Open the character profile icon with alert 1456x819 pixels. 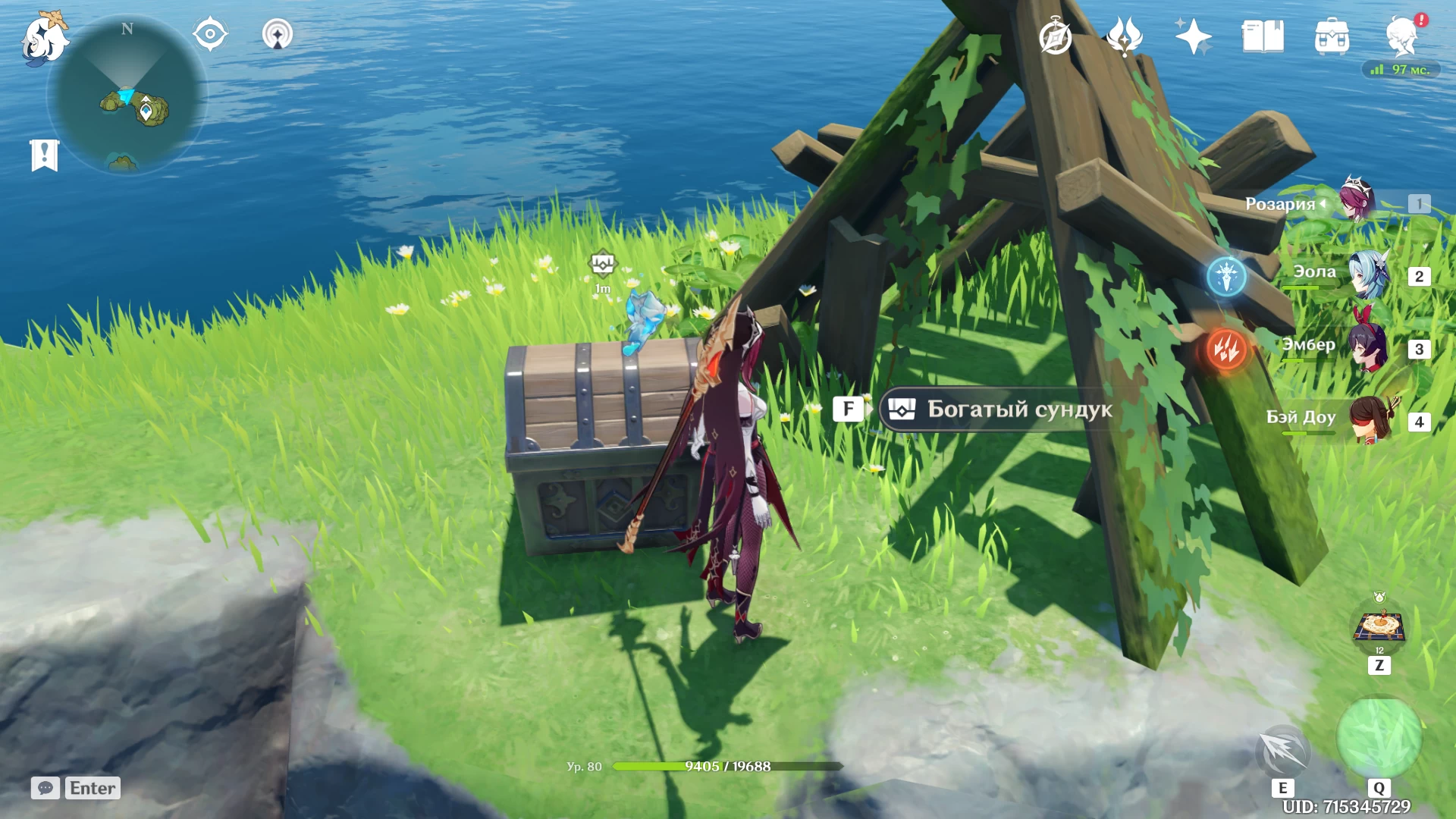pyautogui.click(x=1401, y=36)
